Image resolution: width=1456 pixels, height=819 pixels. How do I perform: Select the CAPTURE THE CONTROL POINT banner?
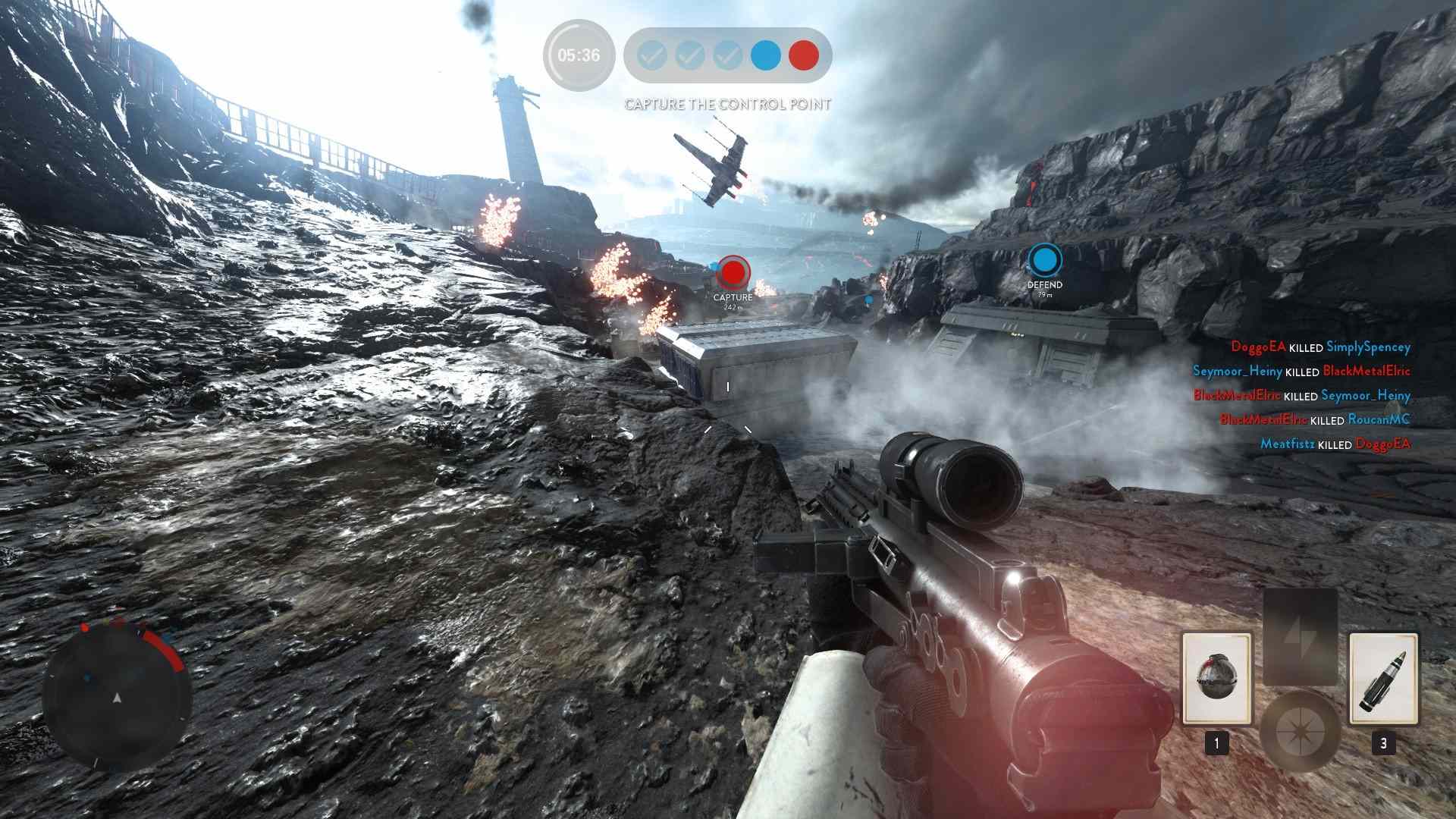727,102
